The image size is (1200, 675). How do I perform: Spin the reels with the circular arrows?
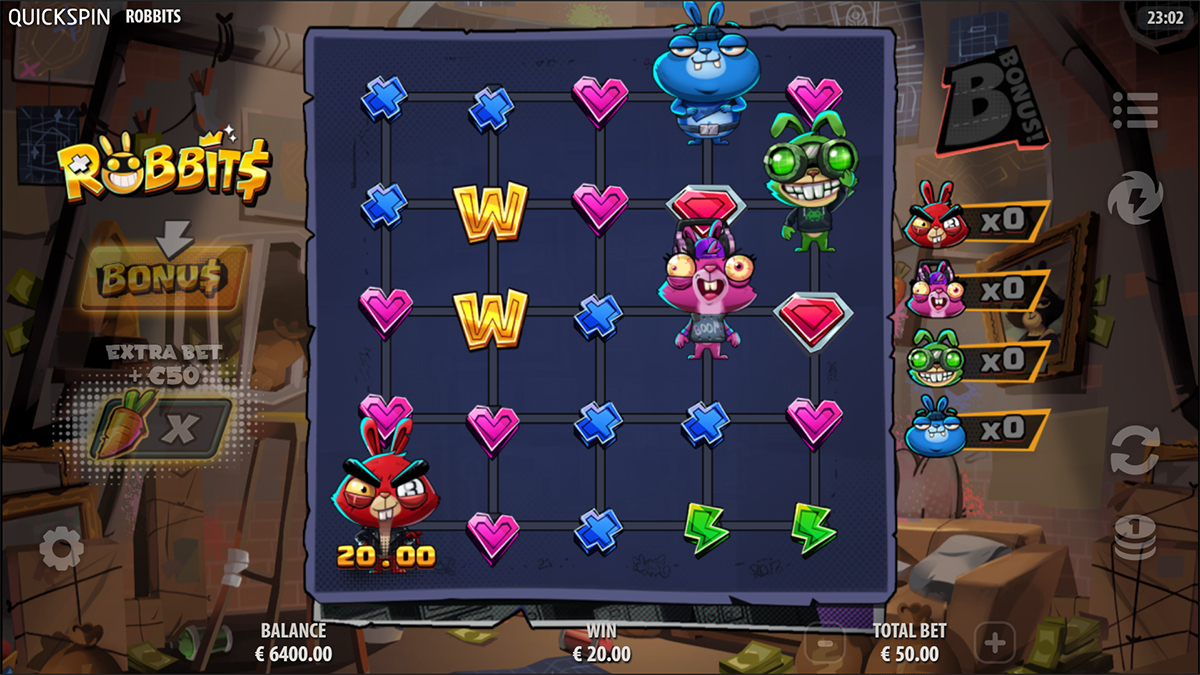point(1135,449)
